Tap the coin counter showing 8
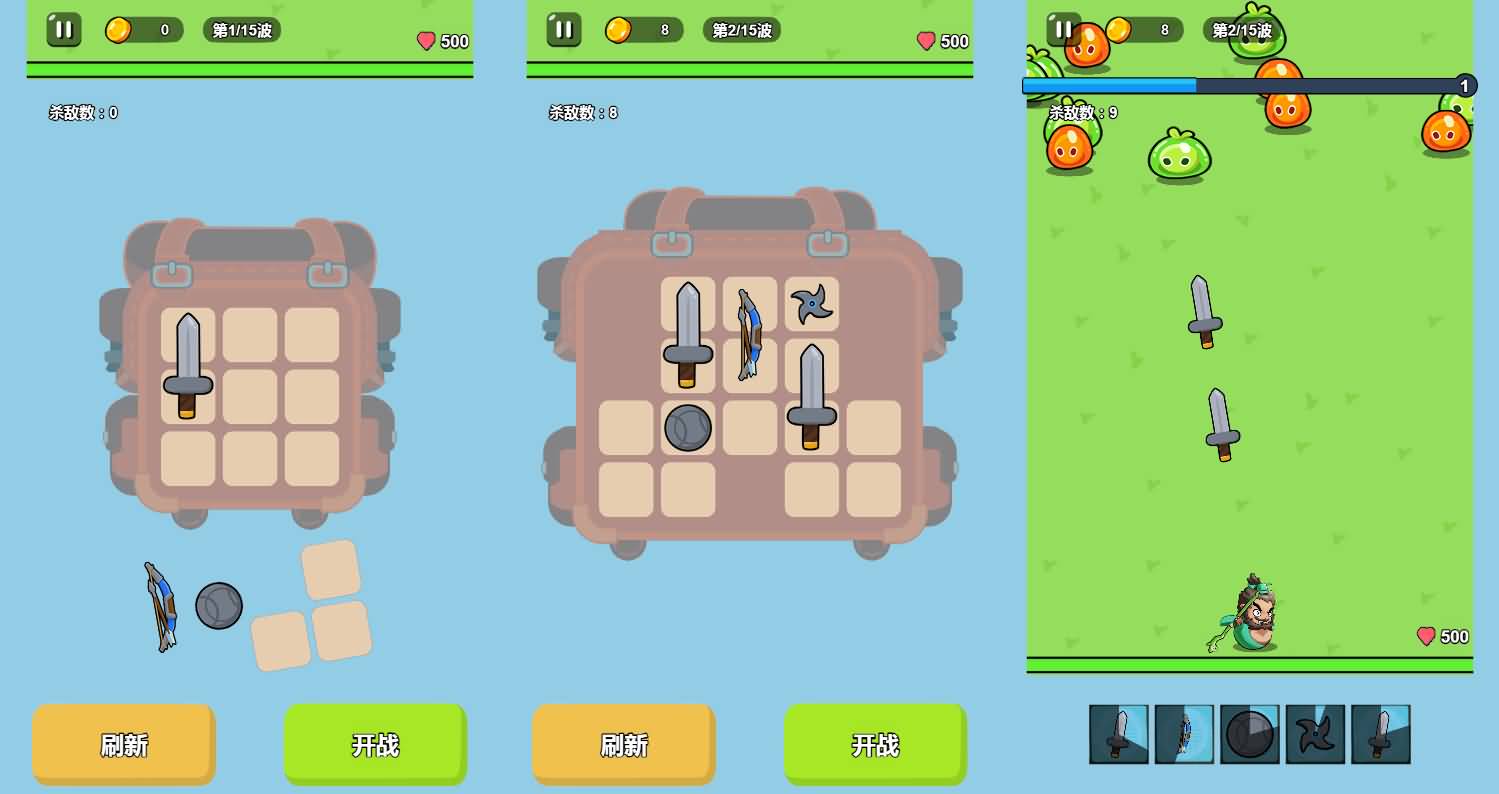Screen dimensions: 1499x794 640,29
